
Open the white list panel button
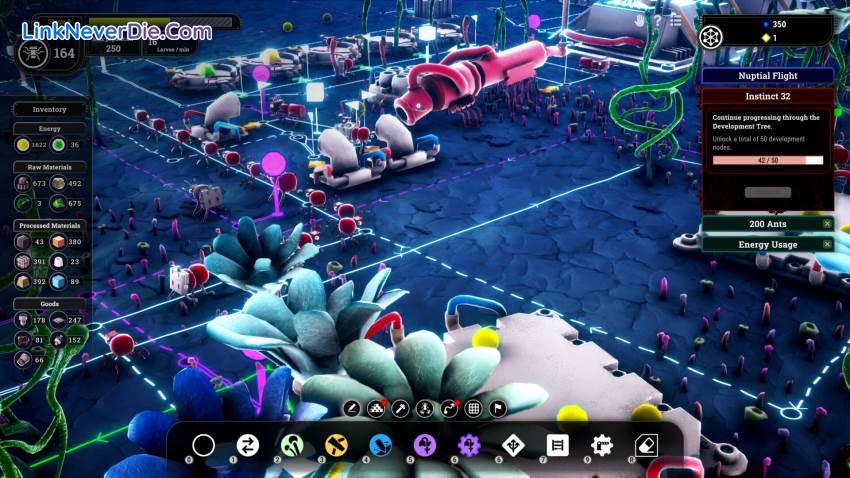click(x=557, y=446)
